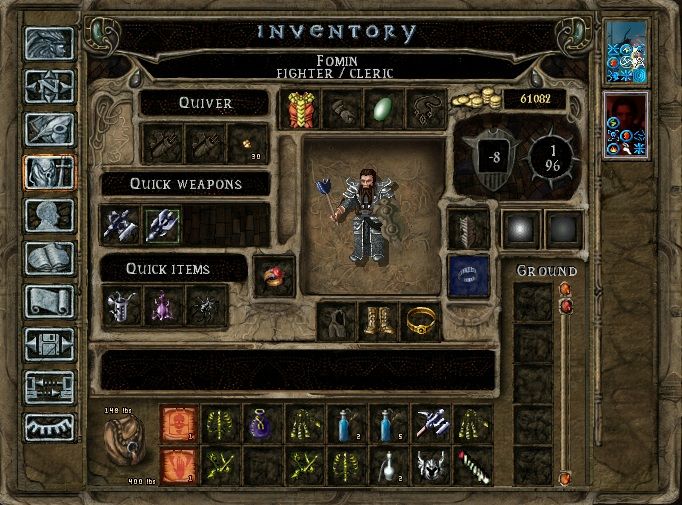Screen dimensions: 682x505
Task: Select the red-haired party member portrait
Action: [626, 124]
